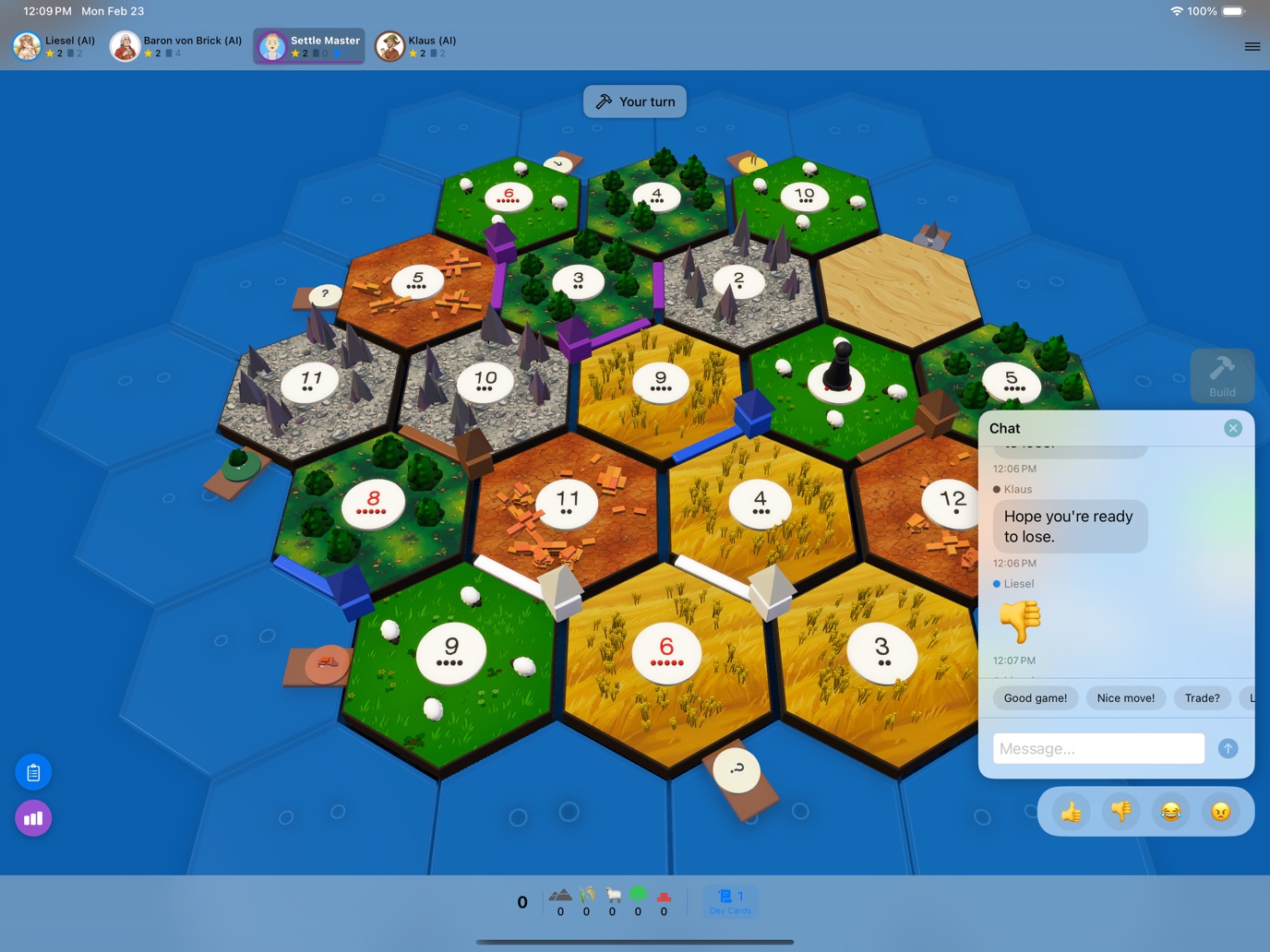The image size is (1270, 952).
Task: Send the thumbs up emoji reaction
Action: [x=1072, y=811]
